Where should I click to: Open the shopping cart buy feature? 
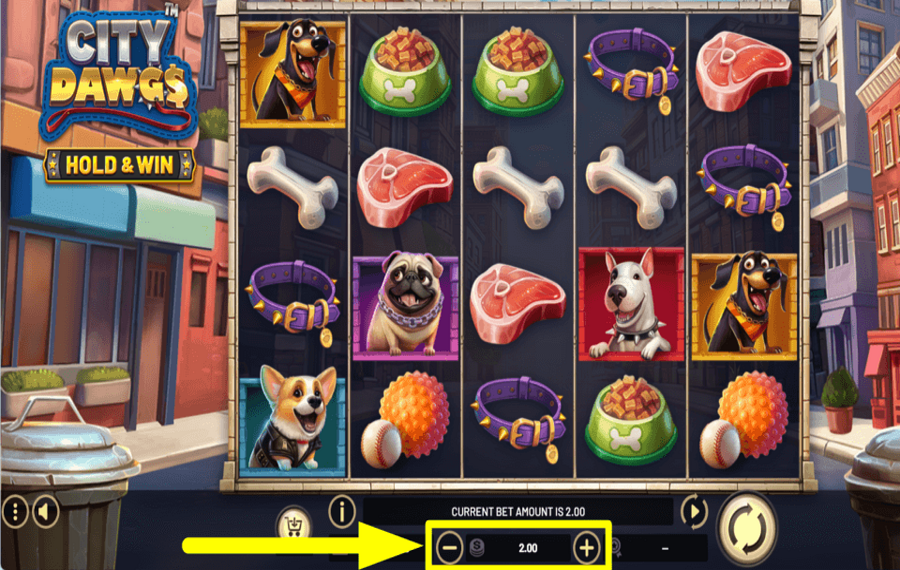point(293,525)
